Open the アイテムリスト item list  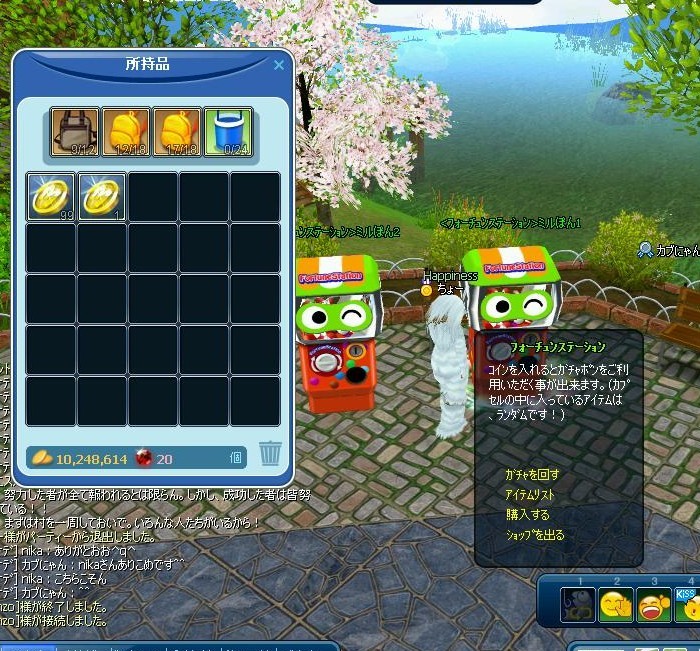[x=532, y=495]
